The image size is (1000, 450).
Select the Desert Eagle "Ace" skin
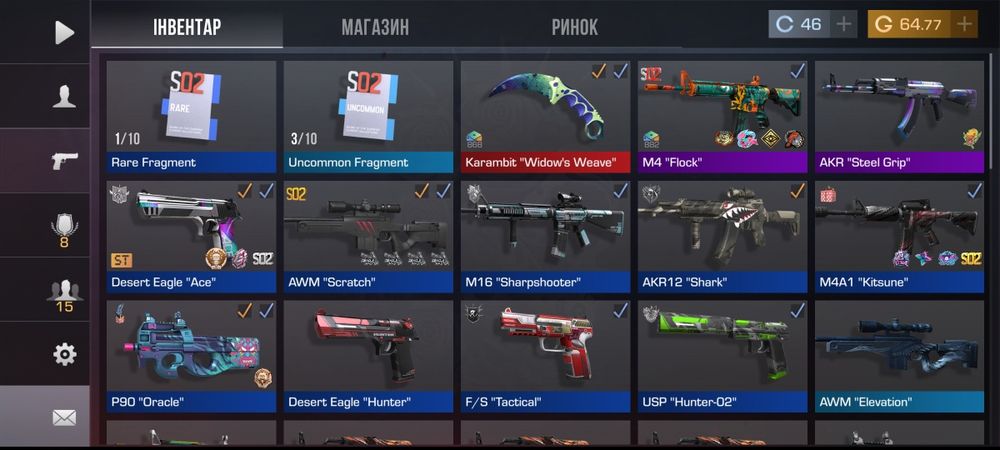(191, 236)
